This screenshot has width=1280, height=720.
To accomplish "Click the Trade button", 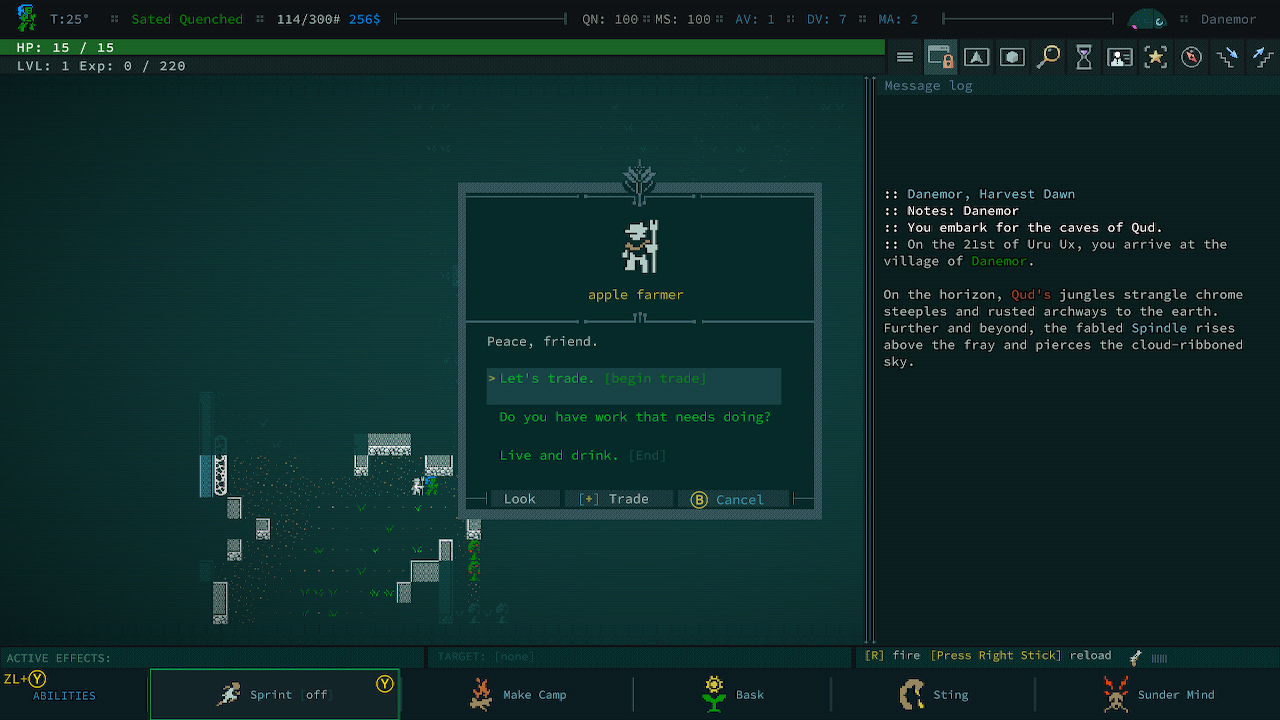I will tap(619, 498).
